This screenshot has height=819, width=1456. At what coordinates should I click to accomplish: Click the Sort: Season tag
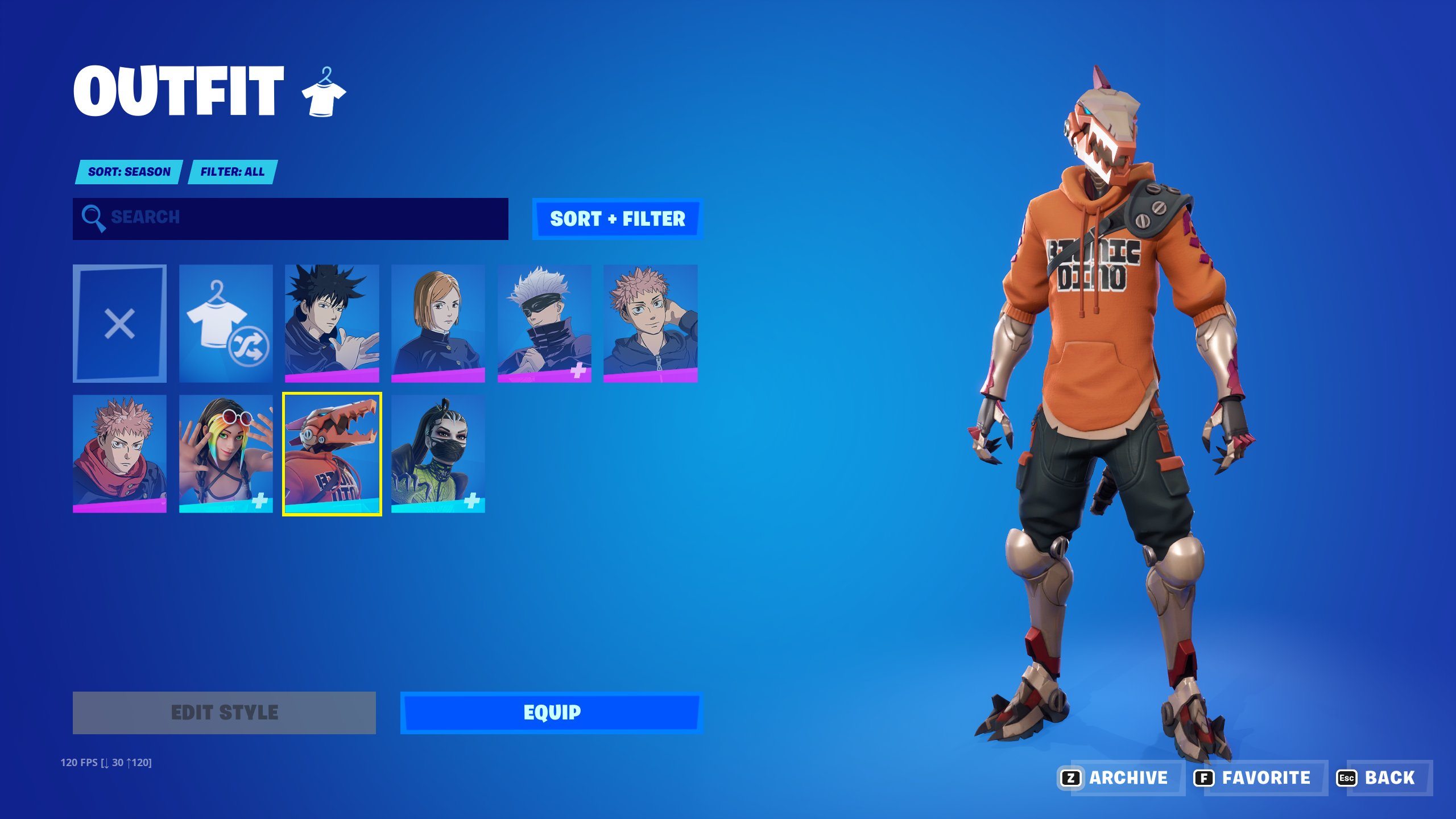[x=129, y=172]
